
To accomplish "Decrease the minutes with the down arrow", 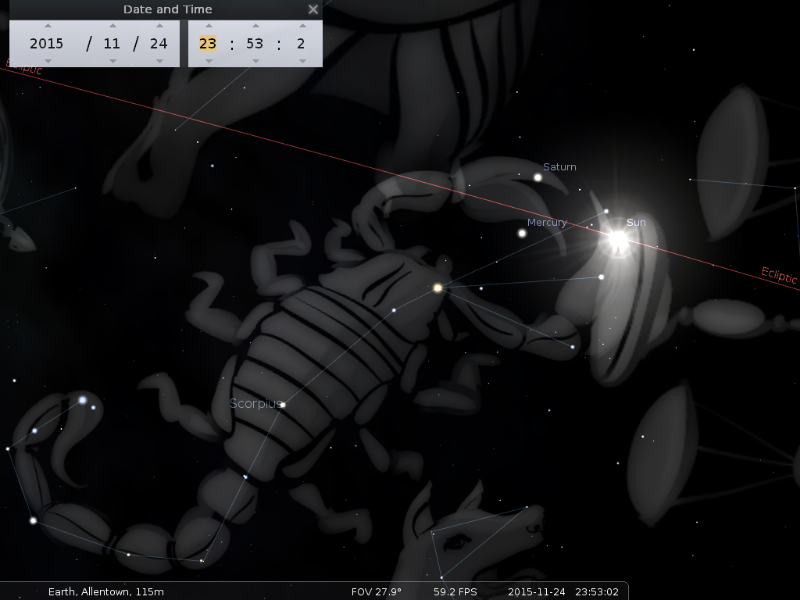I will pos(255,60).
